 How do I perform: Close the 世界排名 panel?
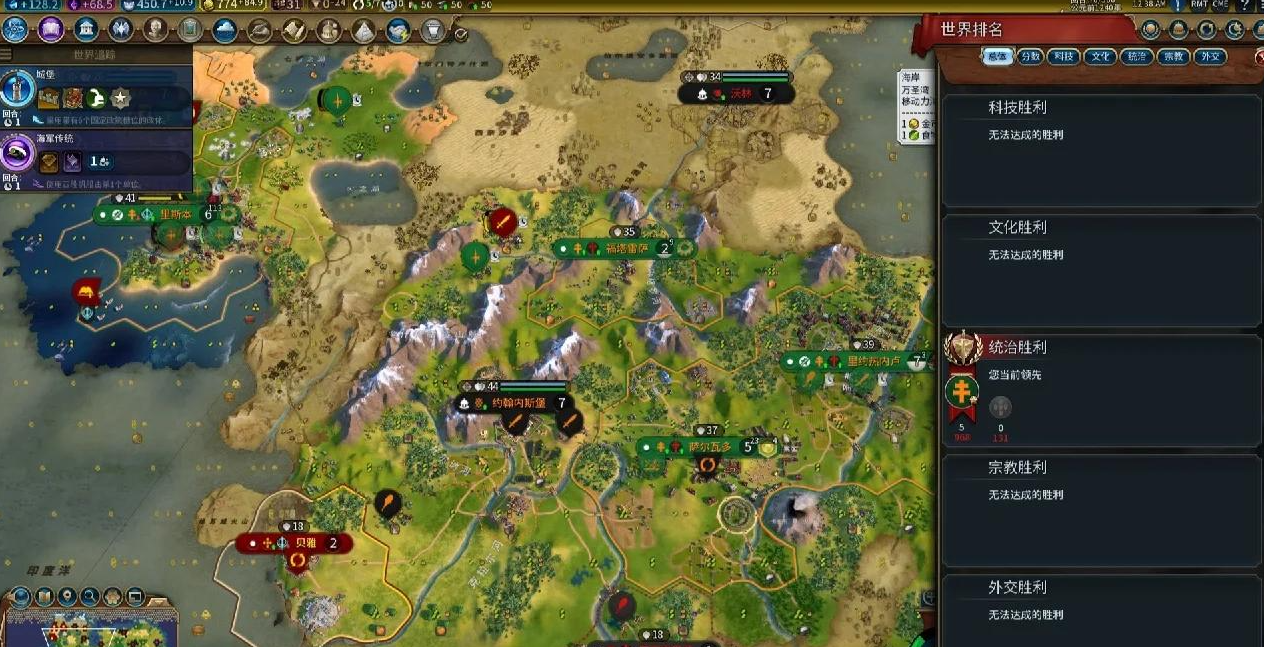[x=1259, y=57]
